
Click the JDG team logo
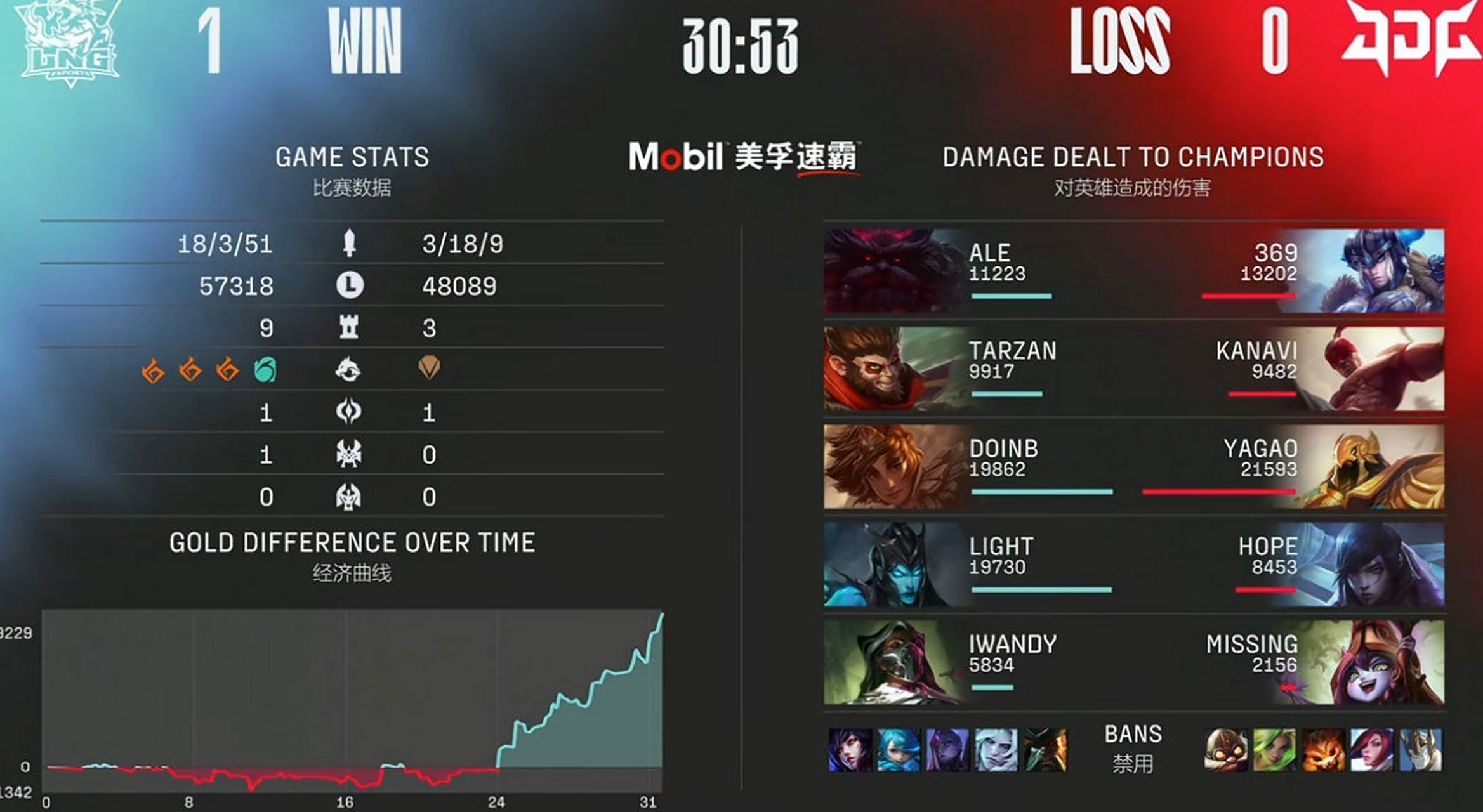pos(1410,37)
